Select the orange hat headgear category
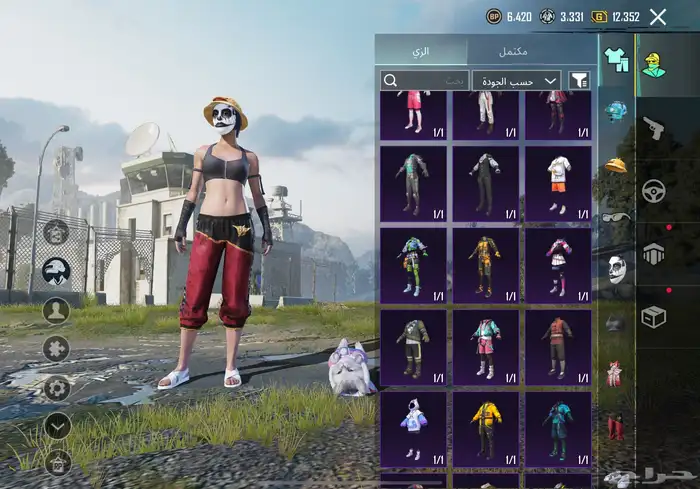The image size is (700, 489). 615,164
